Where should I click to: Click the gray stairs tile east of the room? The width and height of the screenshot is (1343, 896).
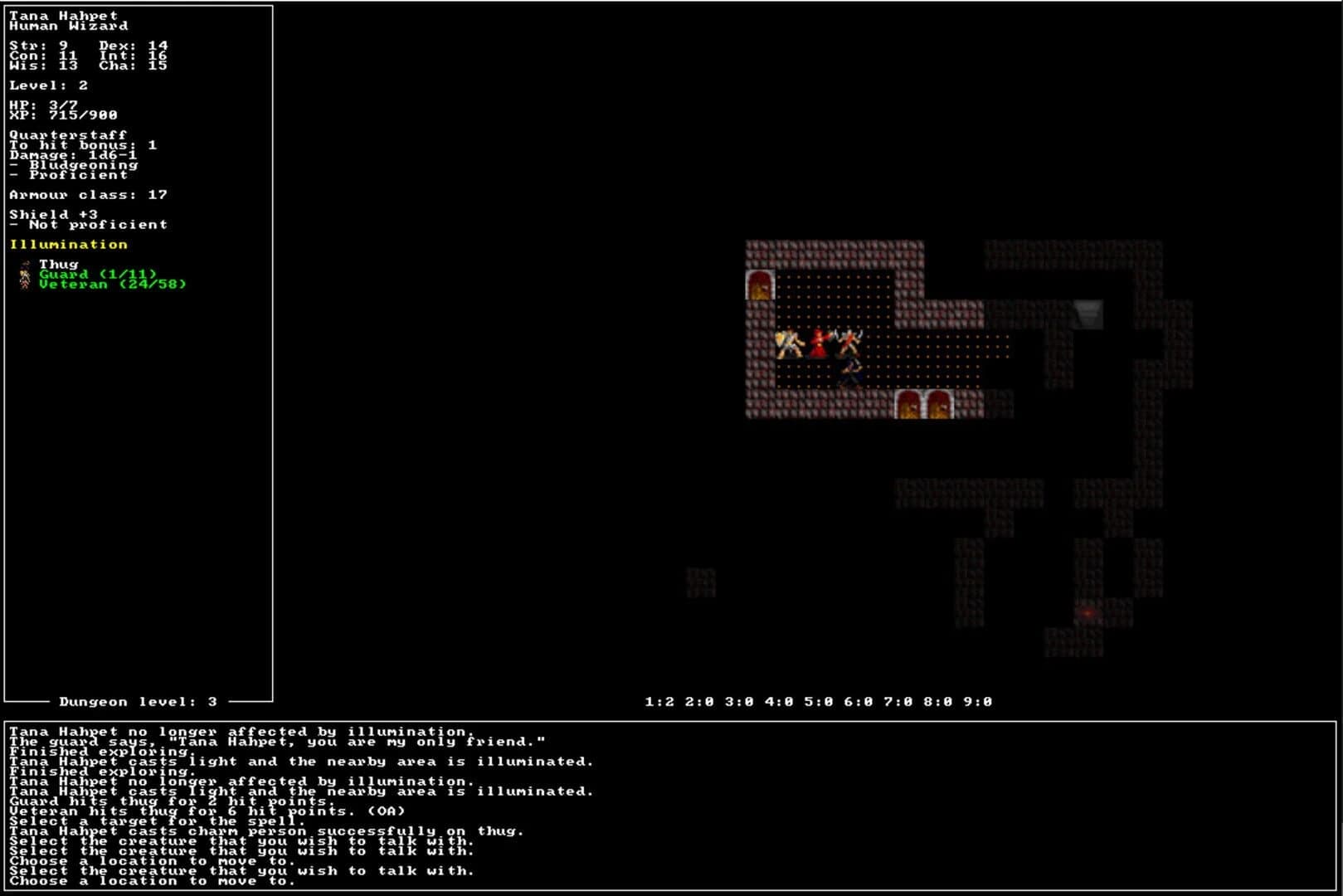coord(1088,314)
